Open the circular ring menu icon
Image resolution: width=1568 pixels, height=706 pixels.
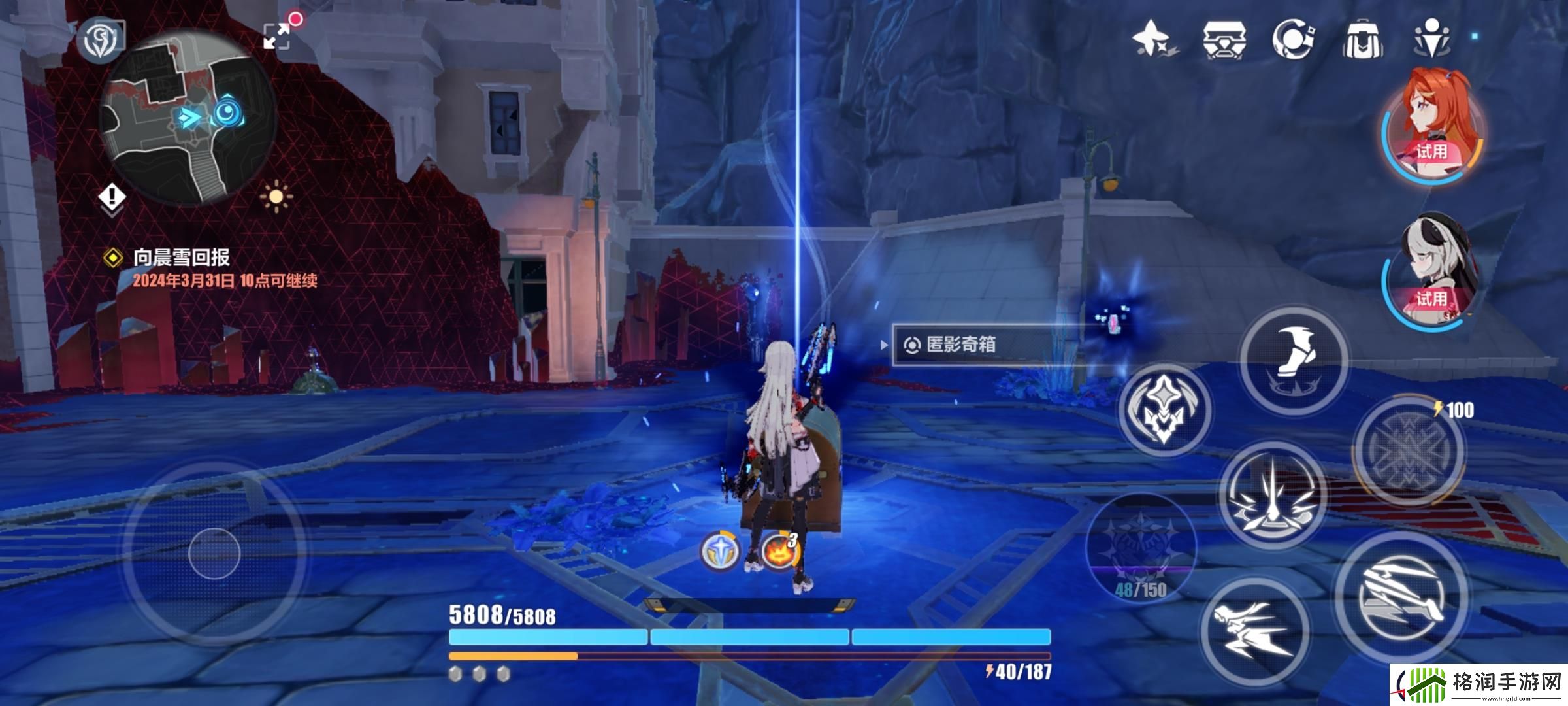(x=1293, y=39)
